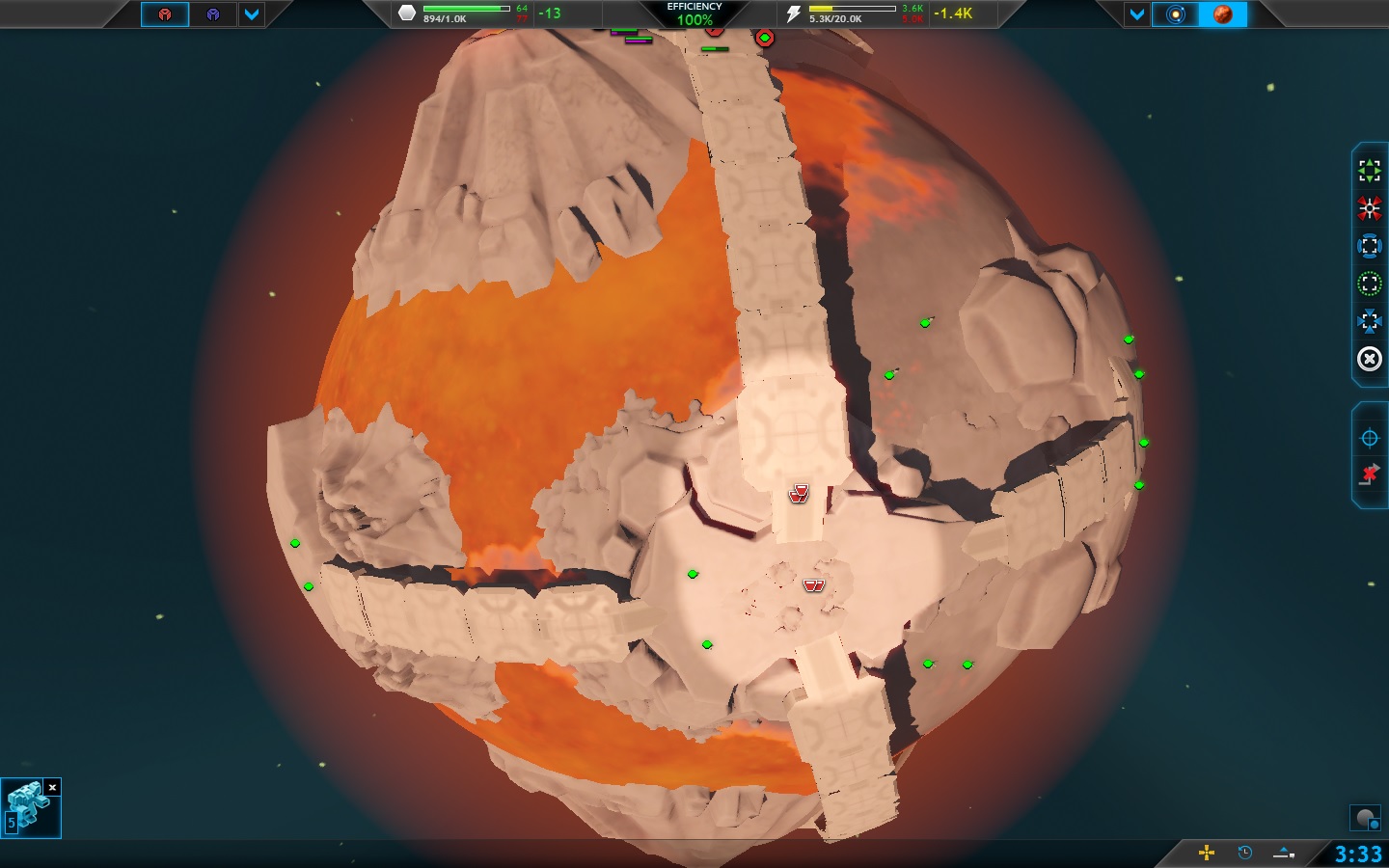This screenshot has height=868, width=1389.
Task: Open the planet picture-in-picture view
Action: tap(1365, 819)
